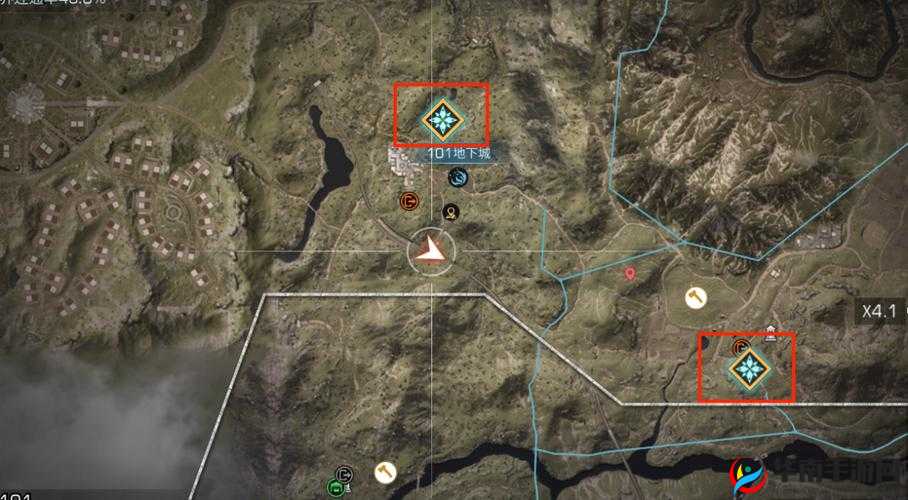Select the green circular marker at the bottom
Screen dimensions: 908x500
pos(336,488)
